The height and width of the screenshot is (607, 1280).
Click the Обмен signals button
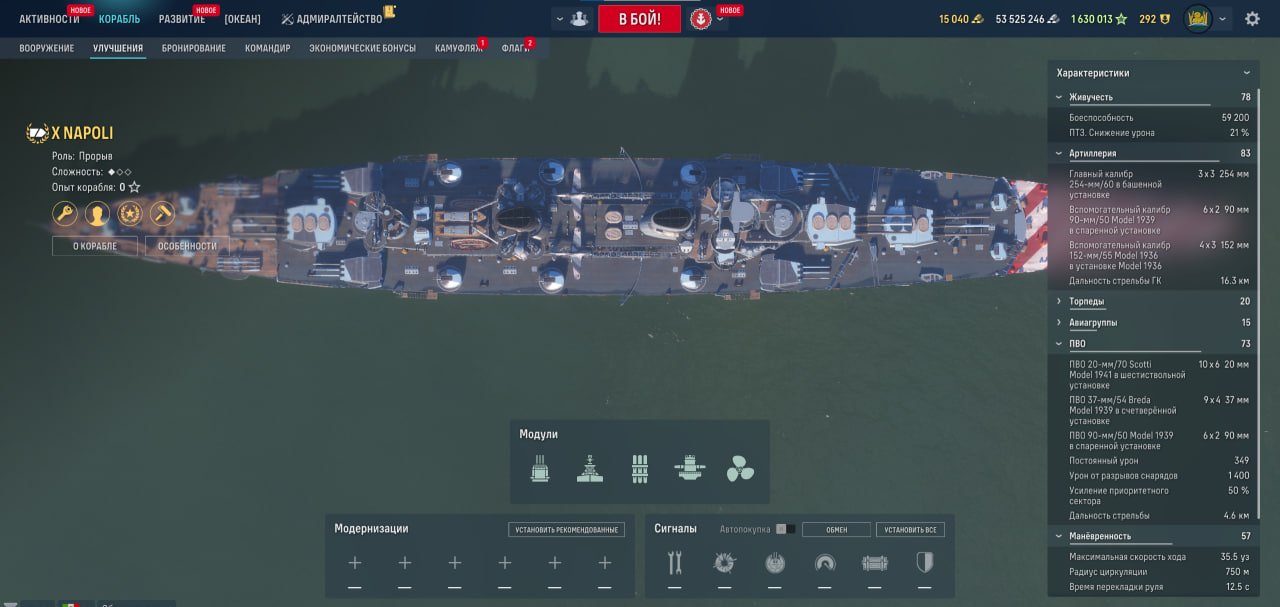(836, 530)
